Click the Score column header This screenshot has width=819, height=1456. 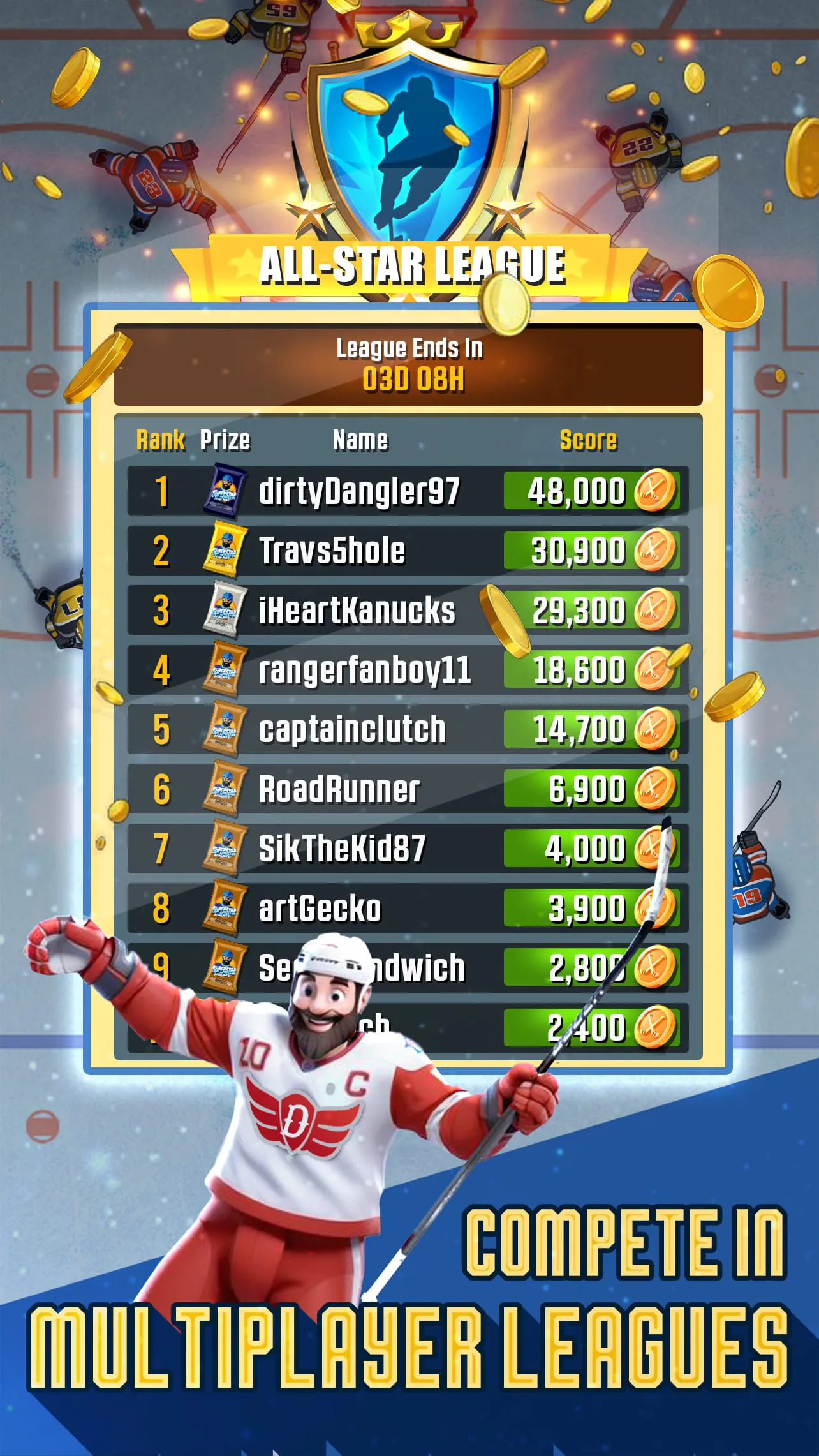(588, 439)
